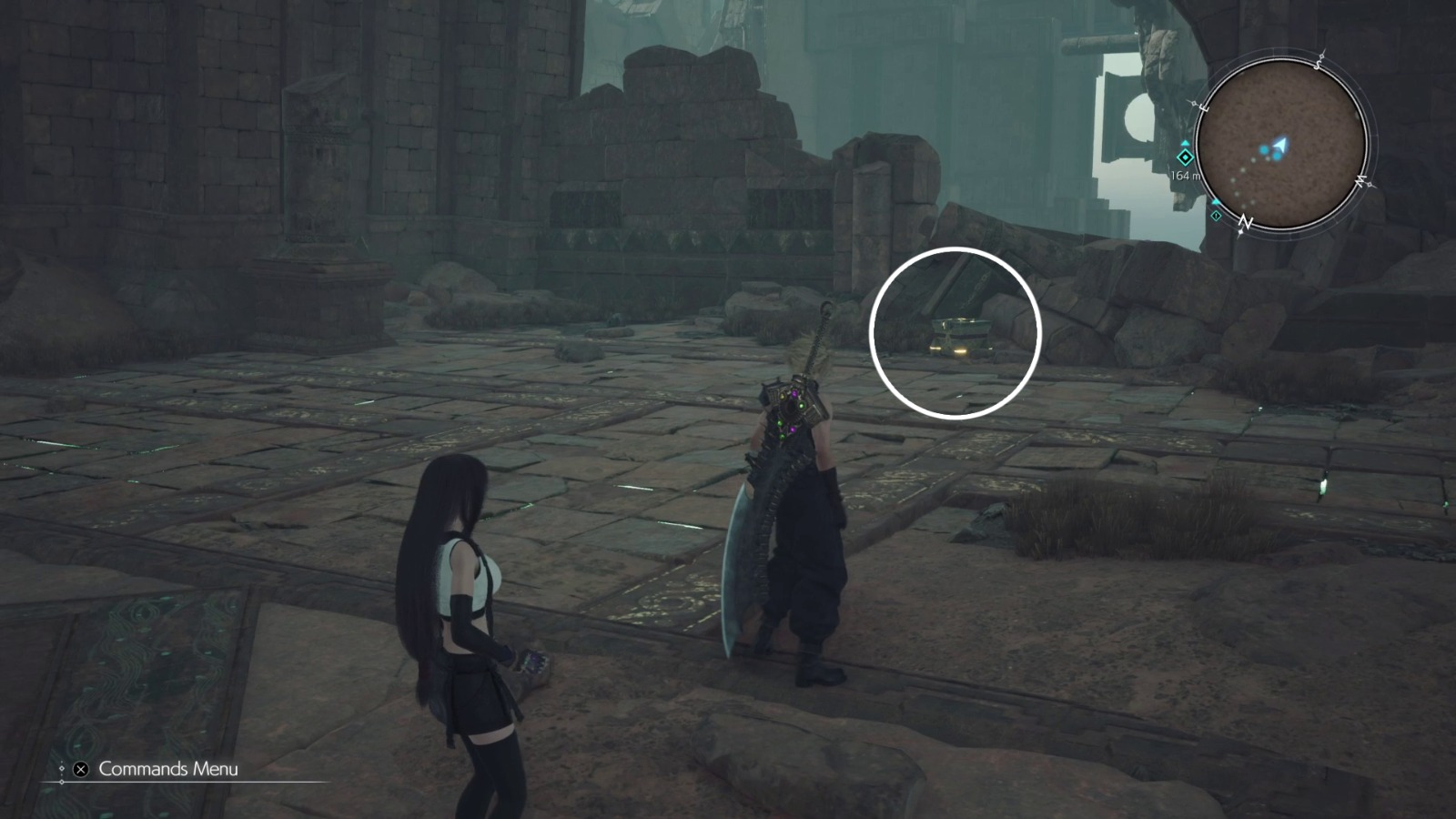Select the blue party member dot on the minimap

pos(1264,150)
